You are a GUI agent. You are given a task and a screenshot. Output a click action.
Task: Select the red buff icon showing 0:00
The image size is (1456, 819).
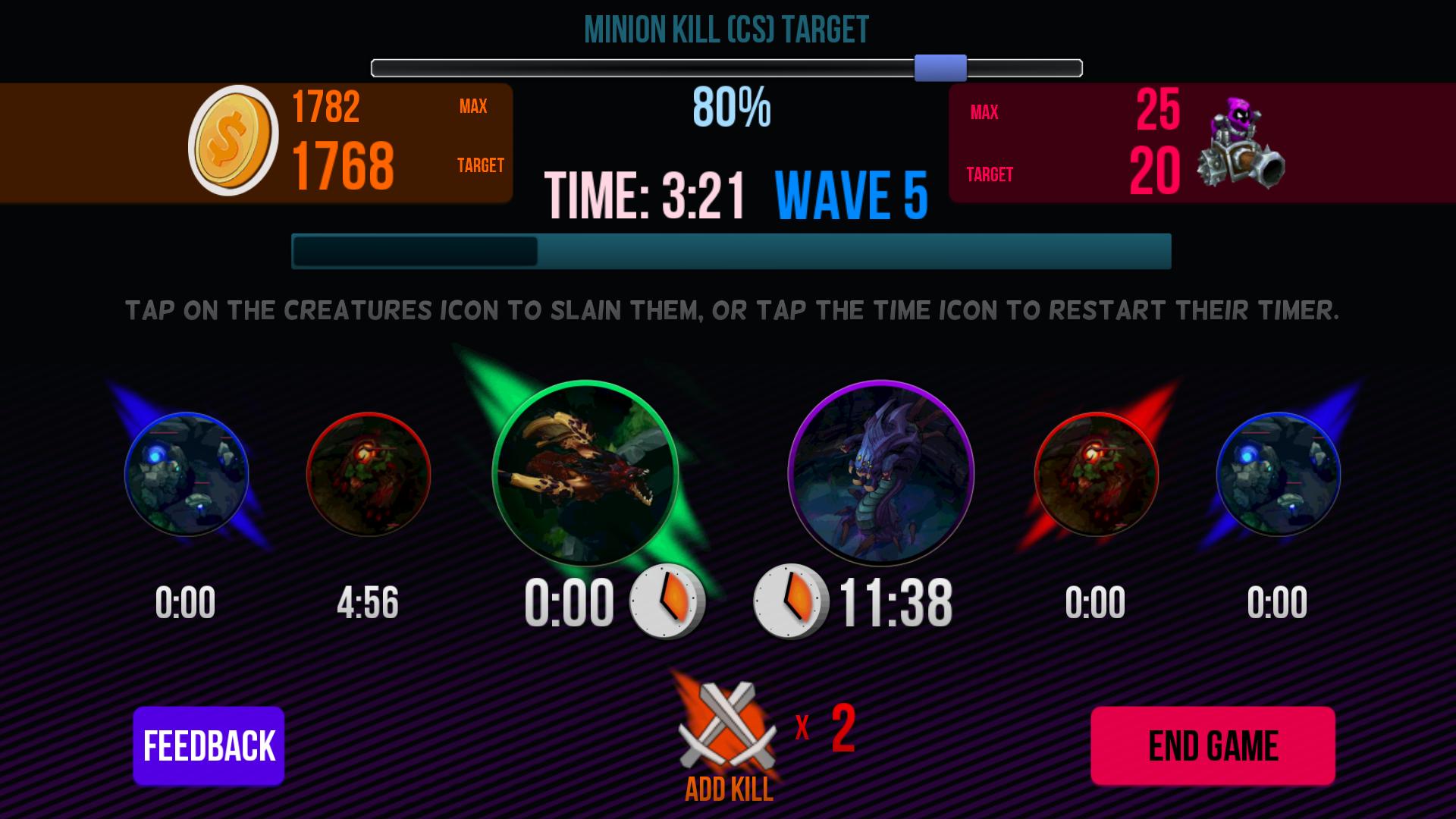pos(1096,475)
